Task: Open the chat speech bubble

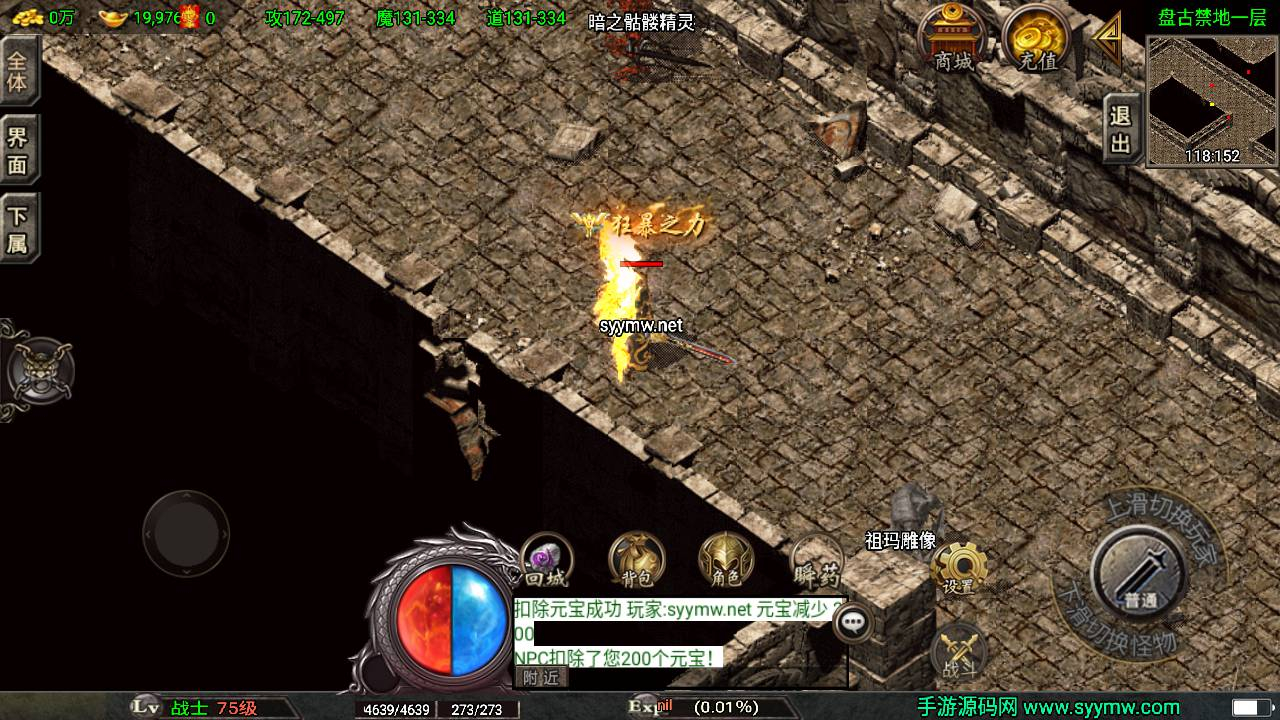Action: (x=853, y=622)
